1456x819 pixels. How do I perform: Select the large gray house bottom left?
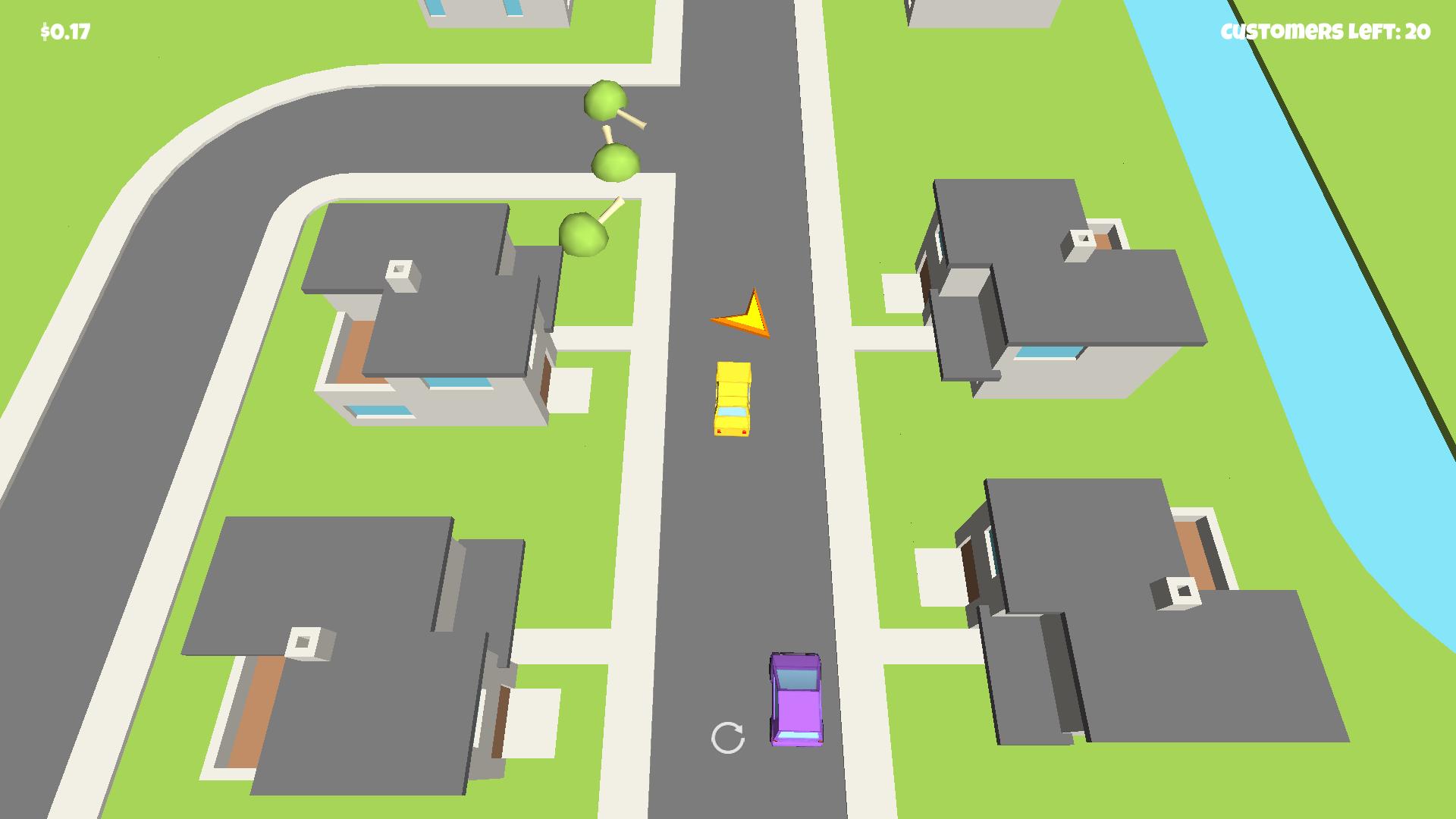(x=341, y=645)
